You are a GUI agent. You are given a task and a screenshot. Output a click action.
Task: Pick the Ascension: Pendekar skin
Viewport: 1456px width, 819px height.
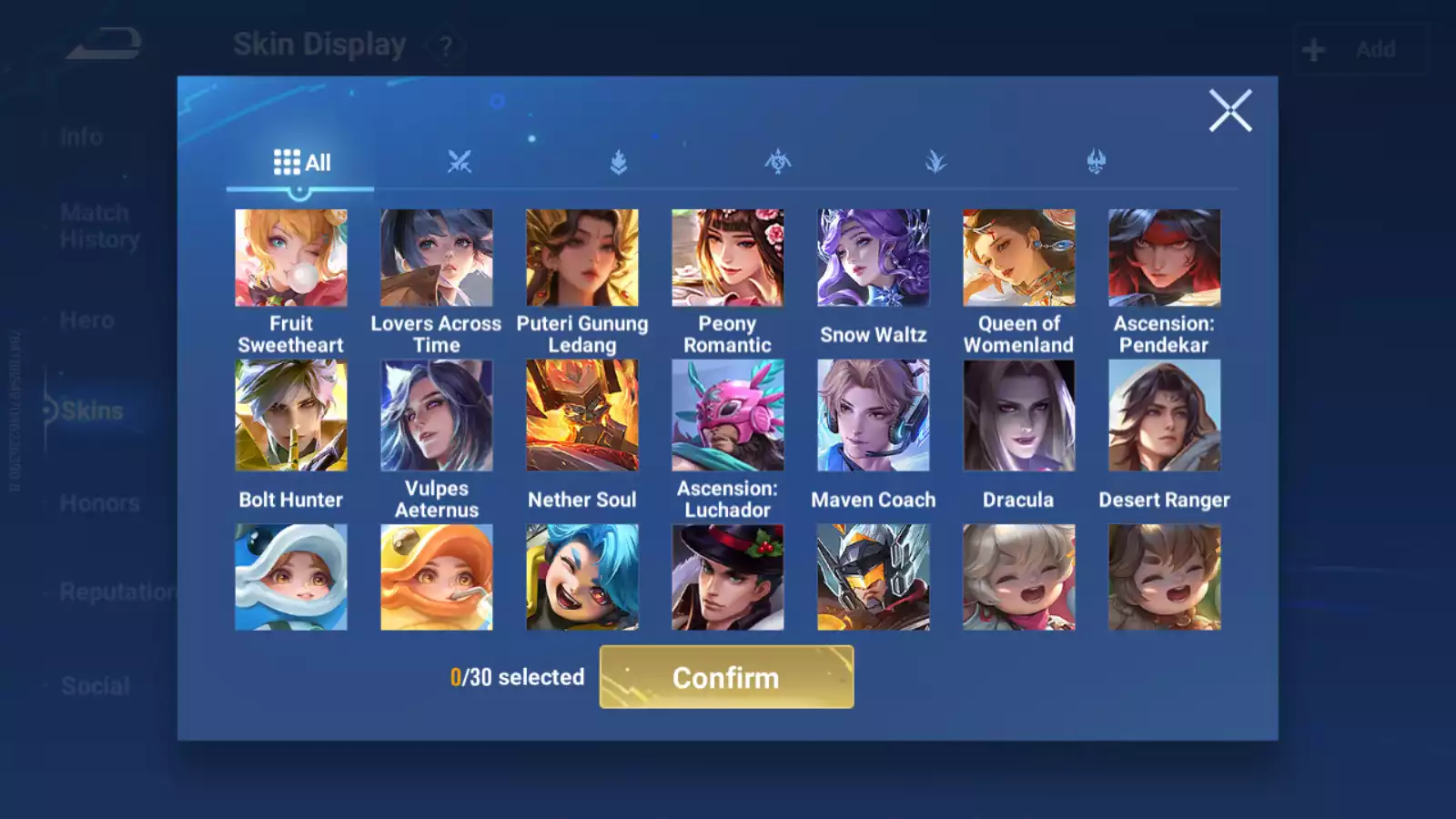(x=1164, y=258)
